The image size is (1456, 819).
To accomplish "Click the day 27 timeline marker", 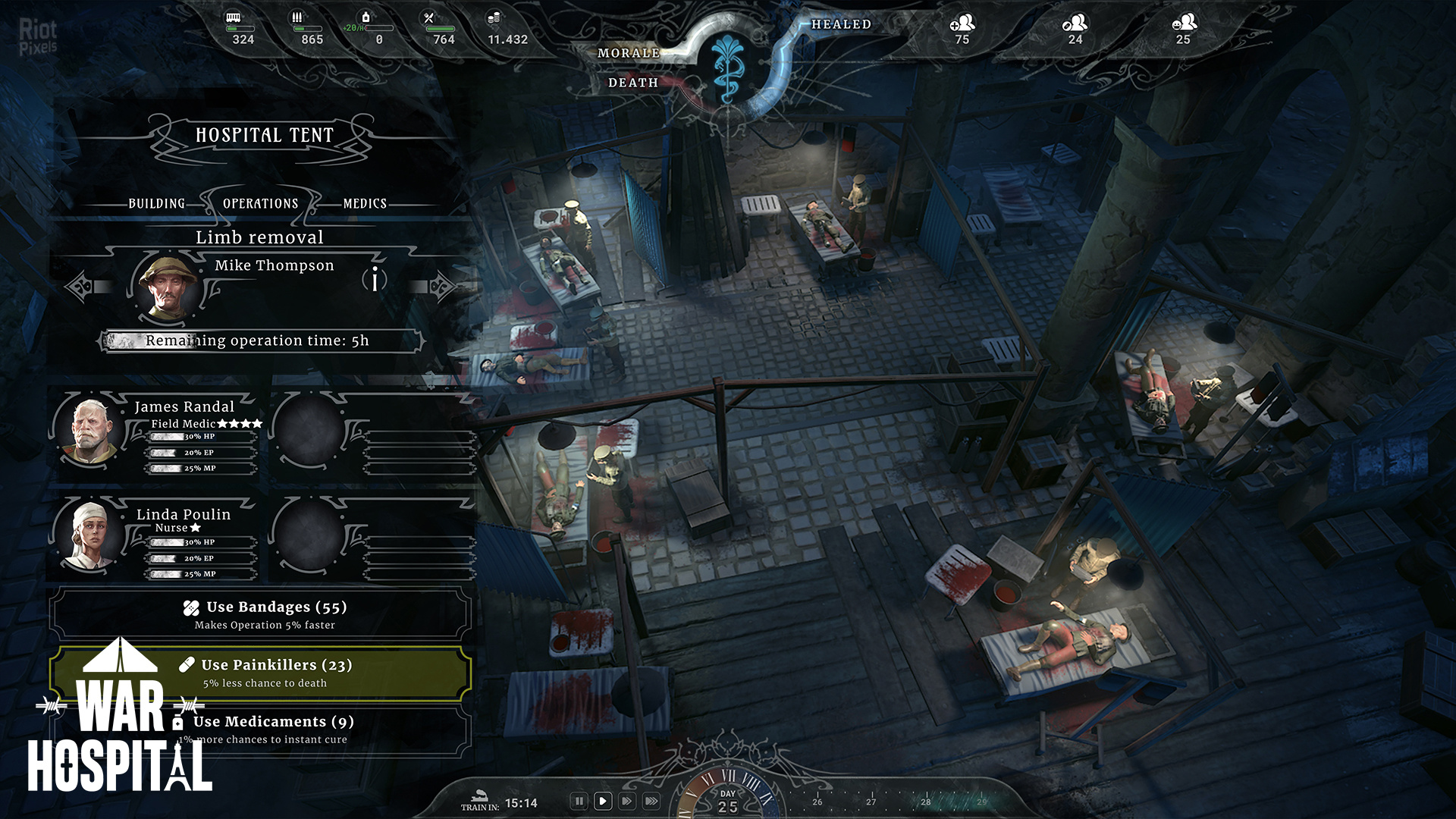I will pos(871,800).
